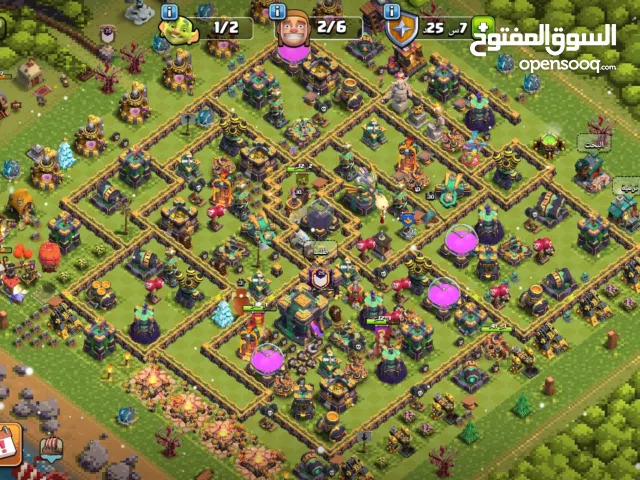Tap the green plus button beside shield timer

click(484, 27)
